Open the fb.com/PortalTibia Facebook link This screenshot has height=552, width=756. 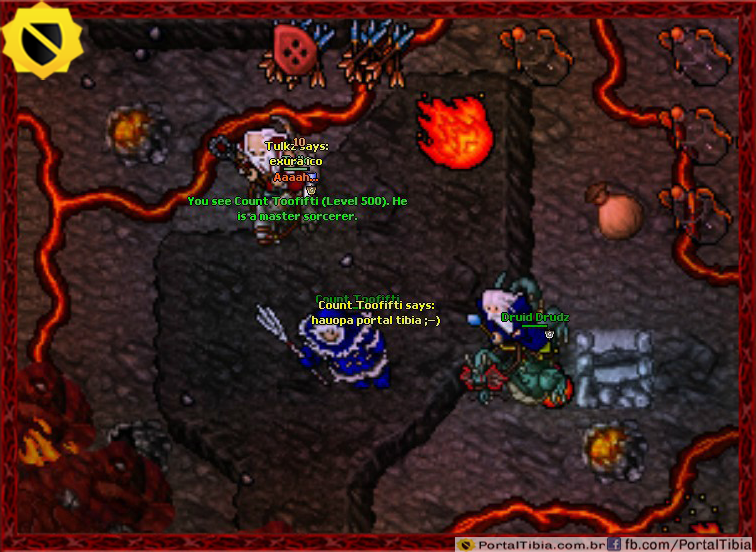pyautogui.click(x=676, y=544)
